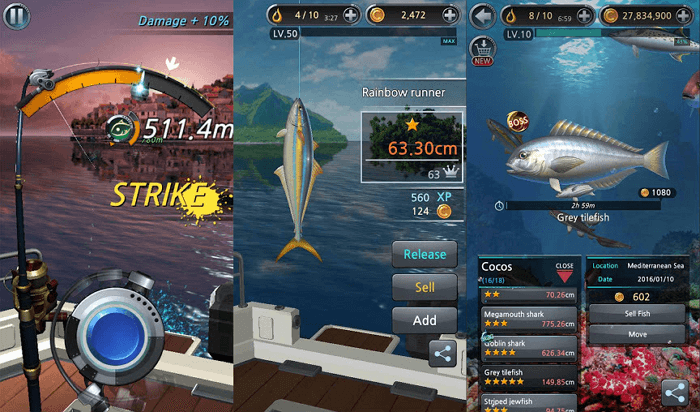This screenshot has width=700, height=412.
Task: Close the Cocos fish list
Action: point(565,271)
